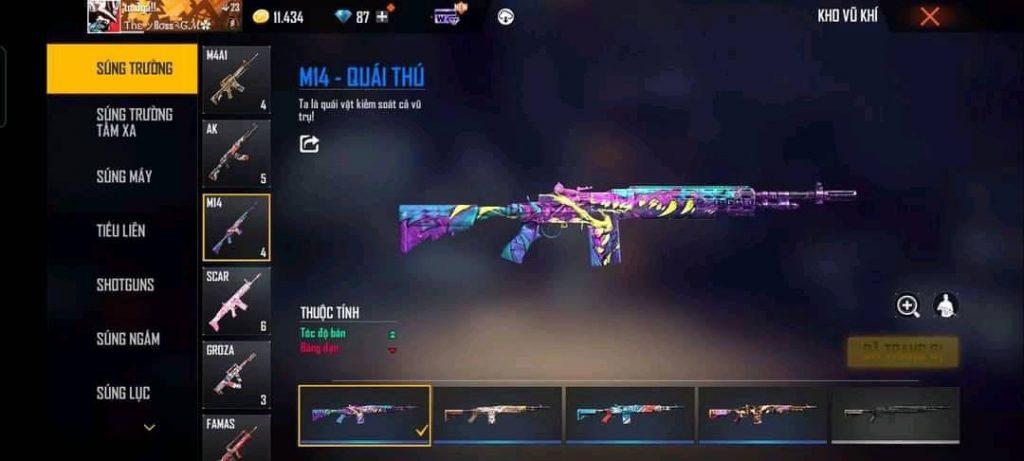1024x461 pixels.
Task: Close the weapon armory screen
Action: [930, 16]
